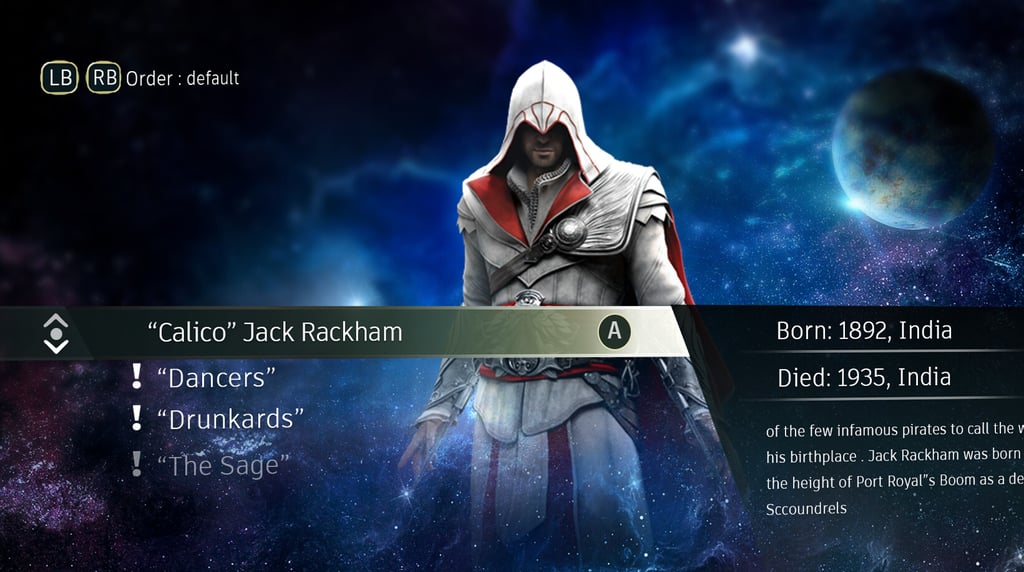1024x572 pixels.
Task: Select "The Sage" list entry
Action: [x=223, y=465]
